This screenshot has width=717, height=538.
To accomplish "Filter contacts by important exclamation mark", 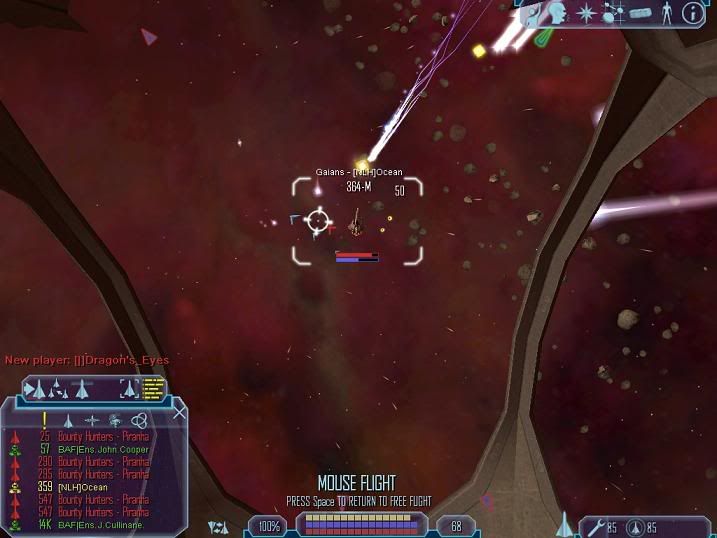I will pyautogui.click(x=44, y=420).
